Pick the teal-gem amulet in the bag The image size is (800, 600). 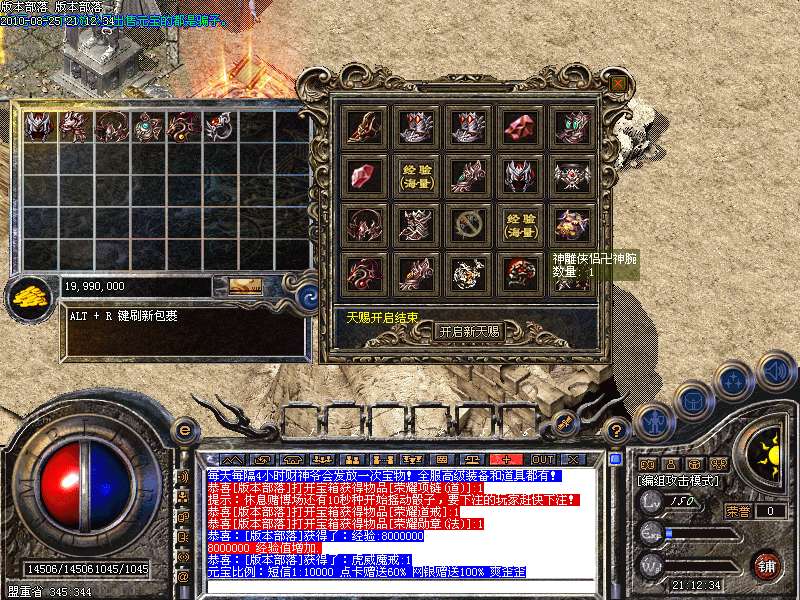[147, 126]
